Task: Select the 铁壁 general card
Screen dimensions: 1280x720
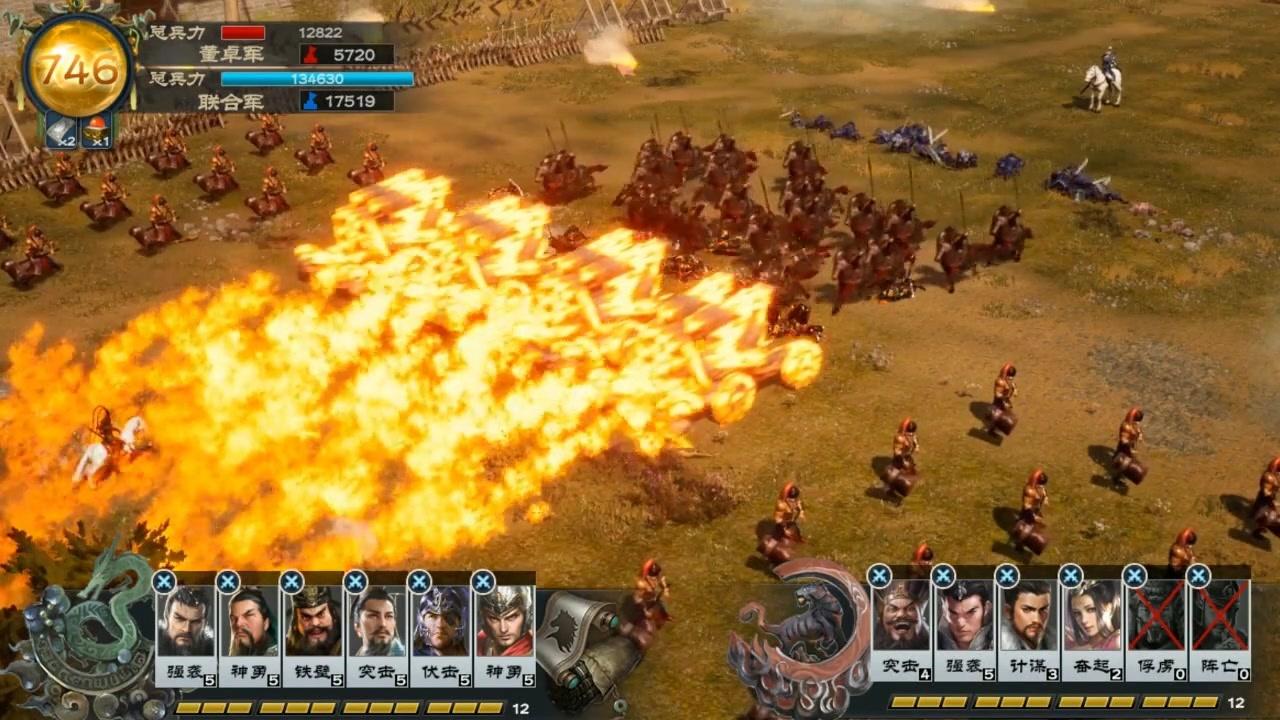Action: (313, 630)
